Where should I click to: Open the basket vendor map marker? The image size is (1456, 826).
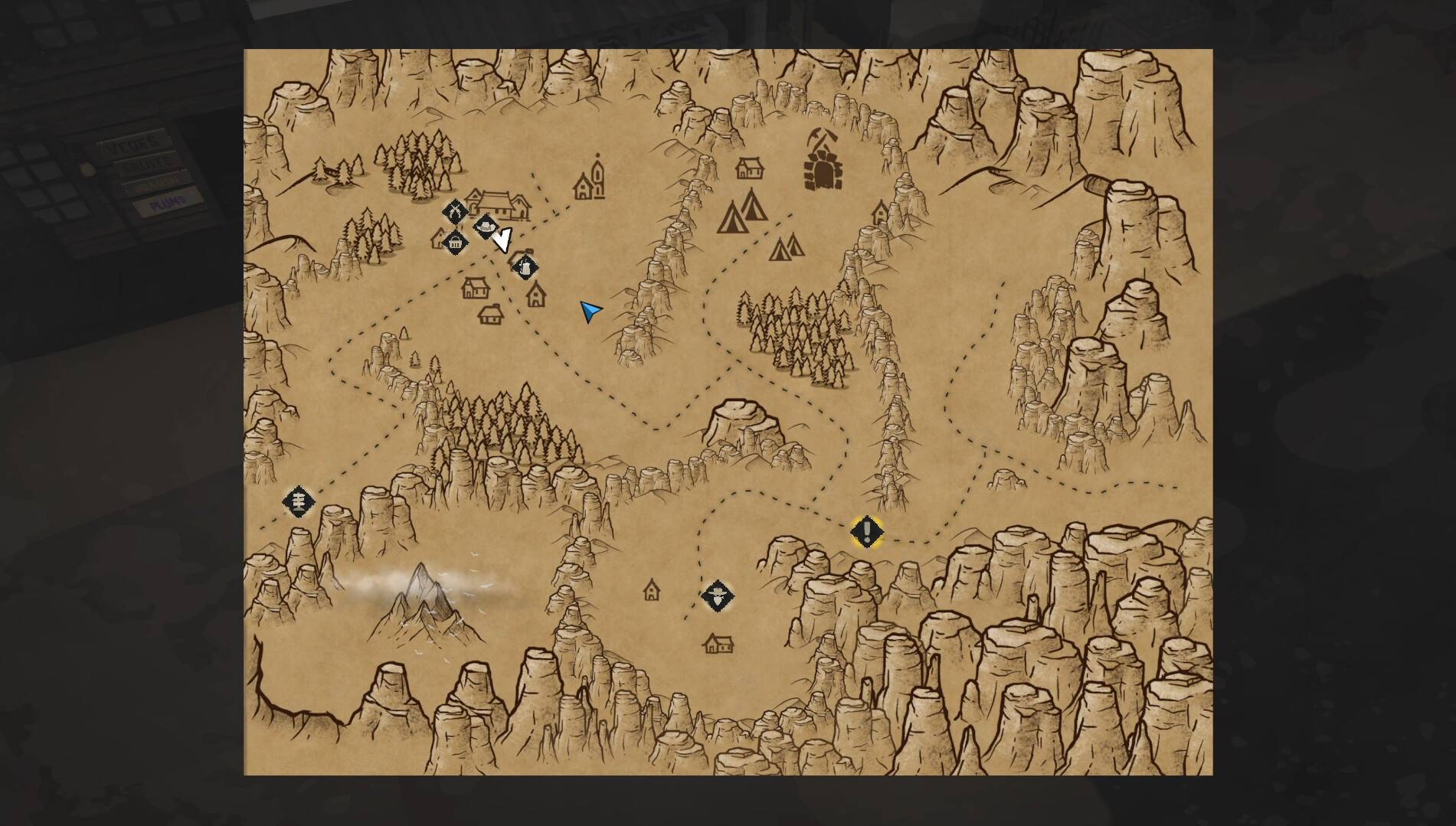455,242
